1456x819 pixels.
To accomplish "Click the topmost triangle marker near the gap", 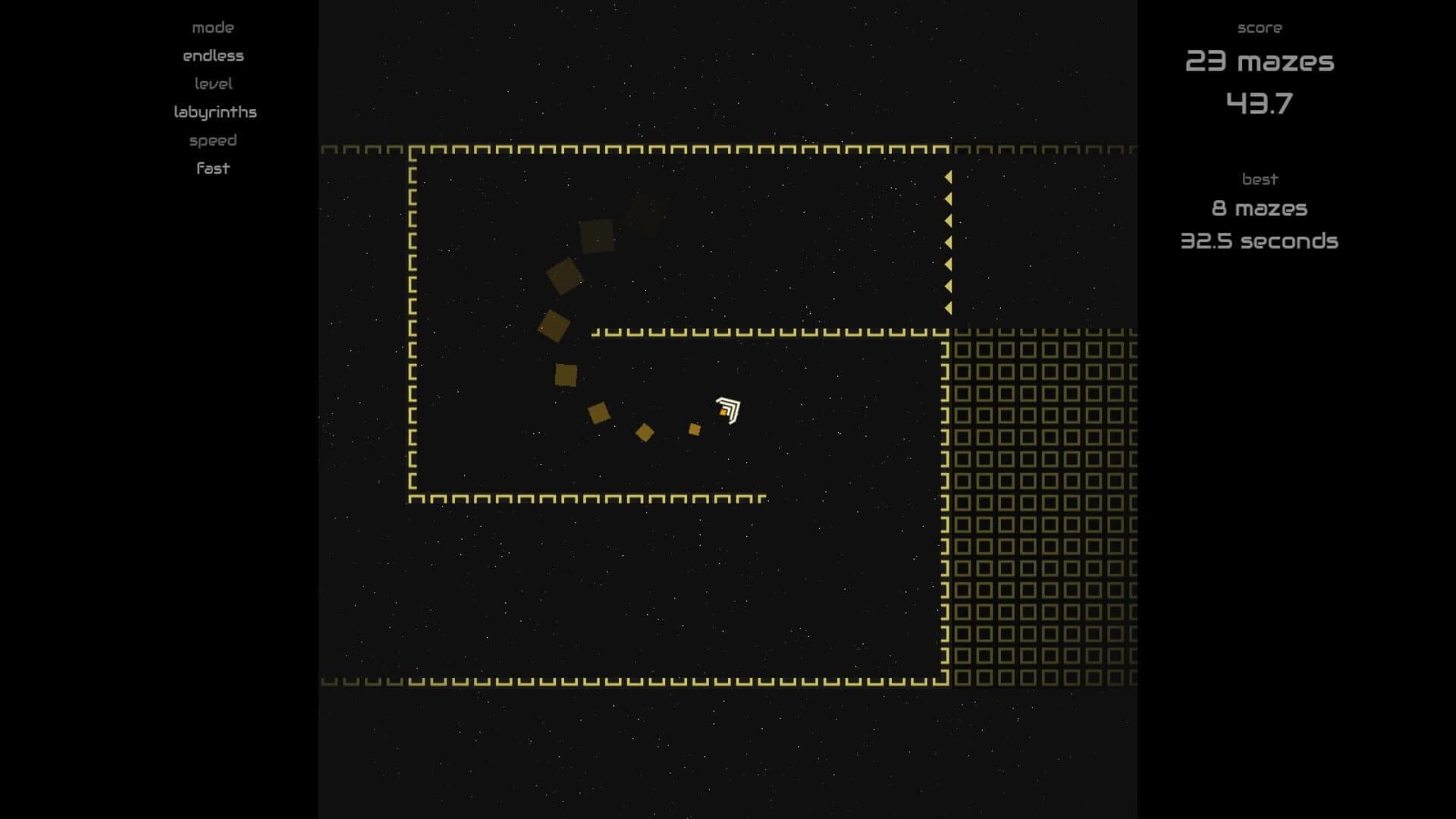I will pos(948,176).
